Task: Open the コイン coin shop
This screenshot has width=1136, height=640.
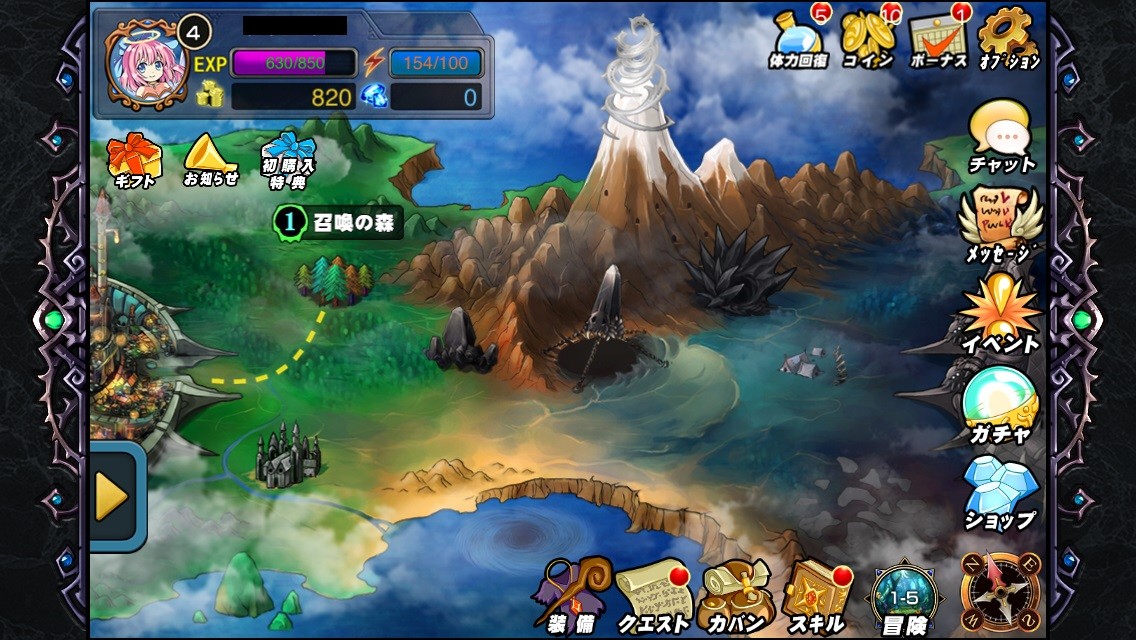Action: [868, 42]
